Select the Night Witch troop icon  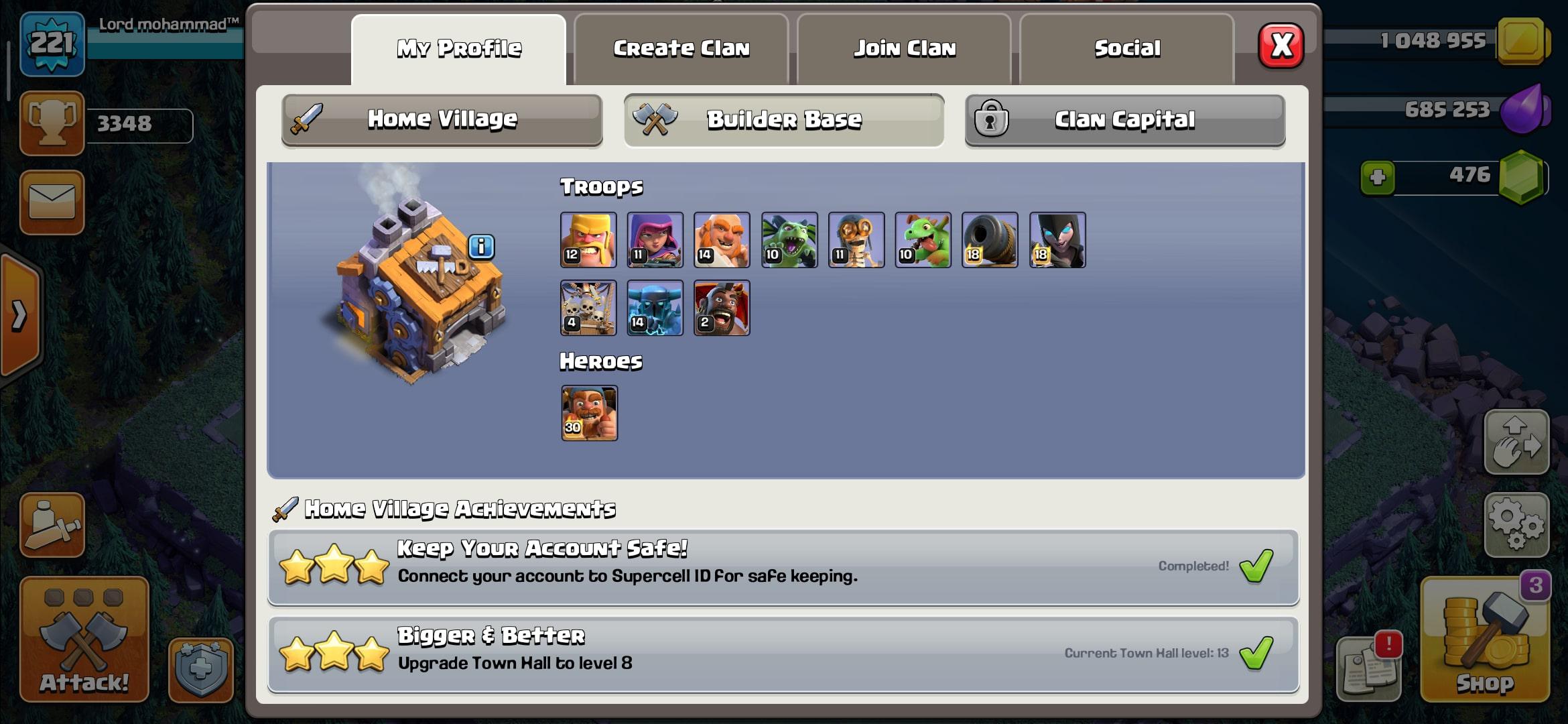[x=1057, y=240]
